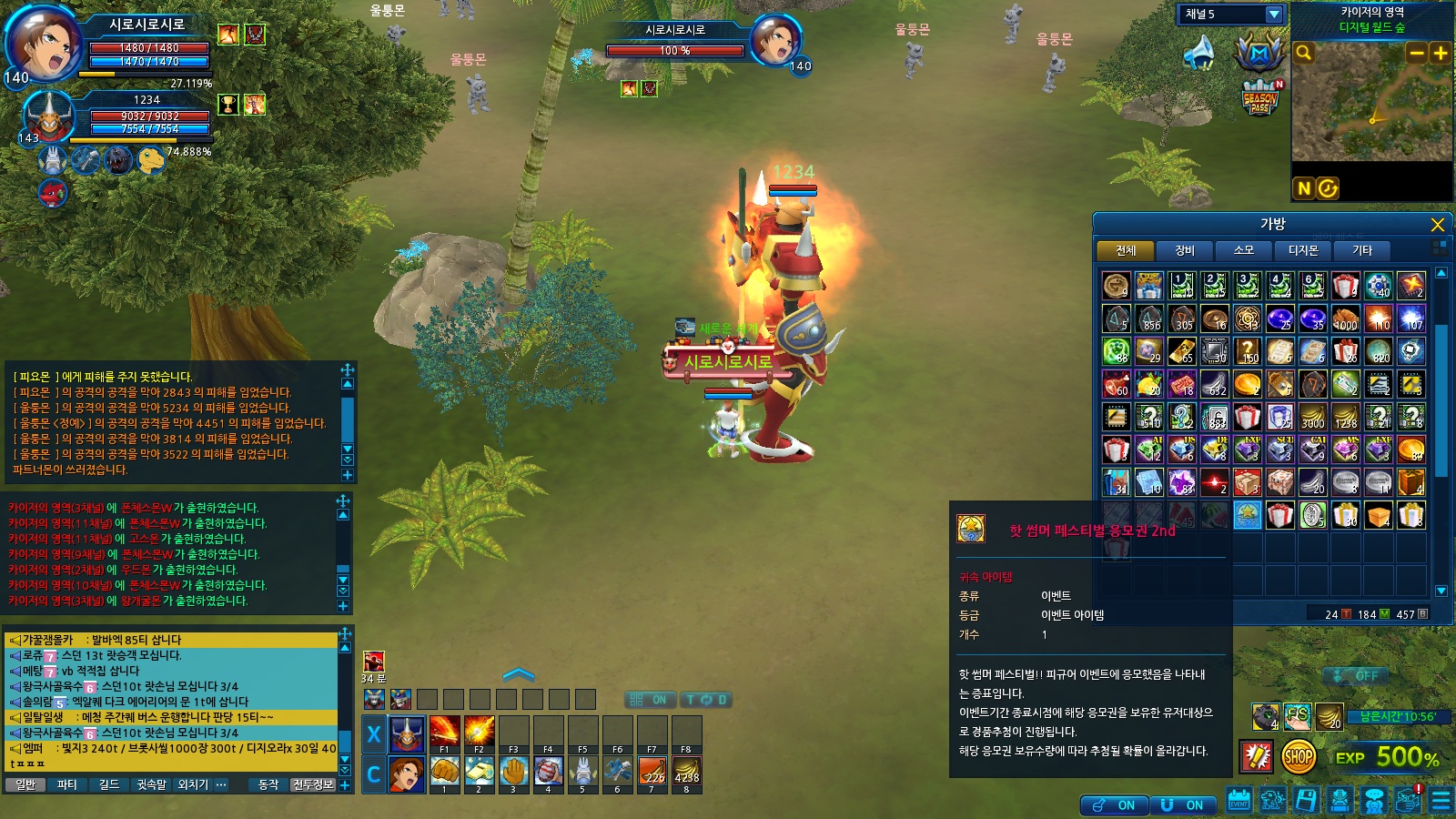Screen dimensions: 1456x819
Task: Use the banana item in slot 8
Action: pos(686,771)
